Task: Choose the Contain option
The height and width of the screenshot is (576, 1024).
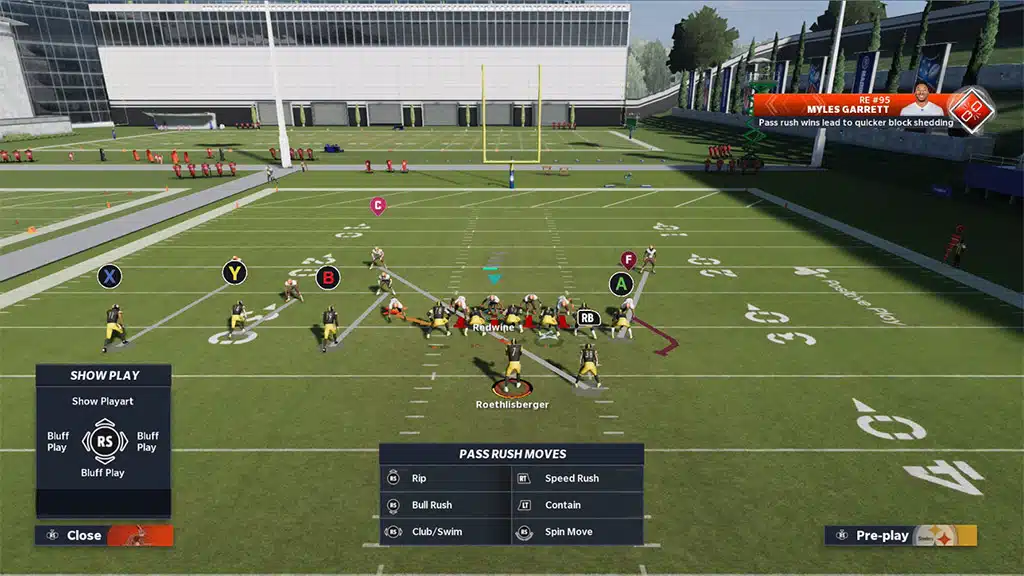Action: click(577, 505)
